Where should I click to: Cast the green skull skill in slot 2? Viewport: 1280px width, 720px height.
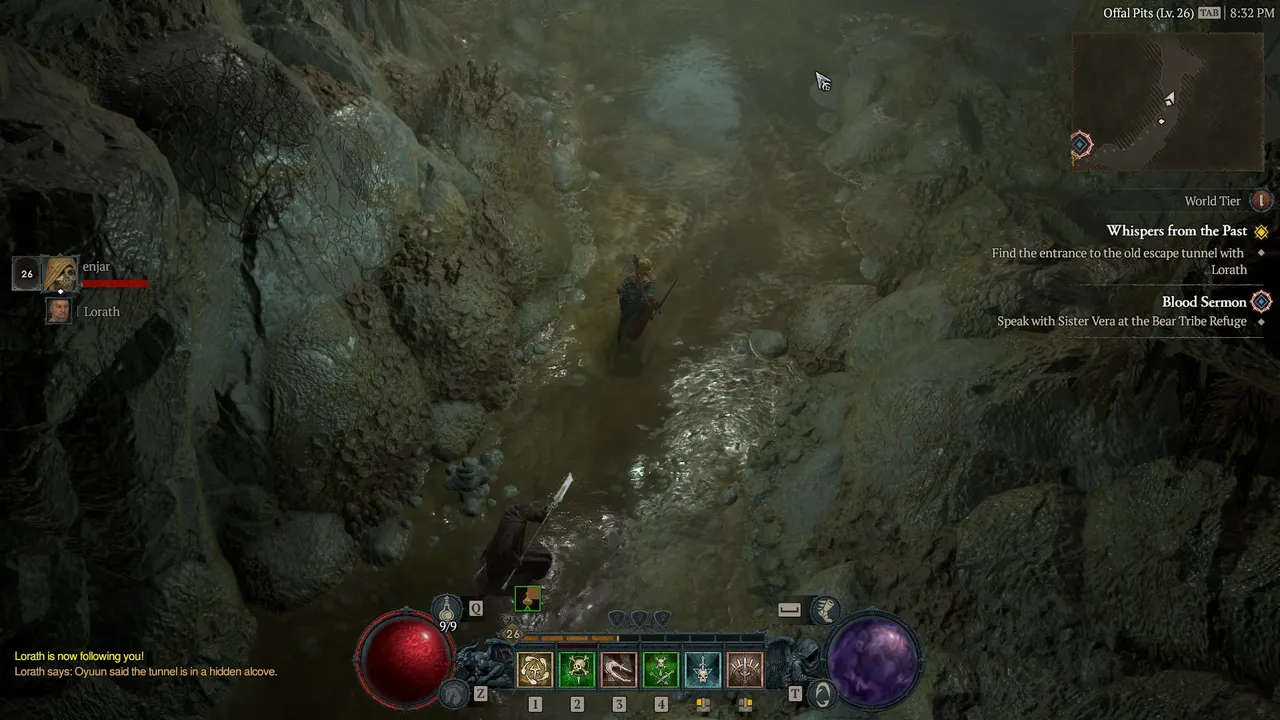(x=577, y=670)
